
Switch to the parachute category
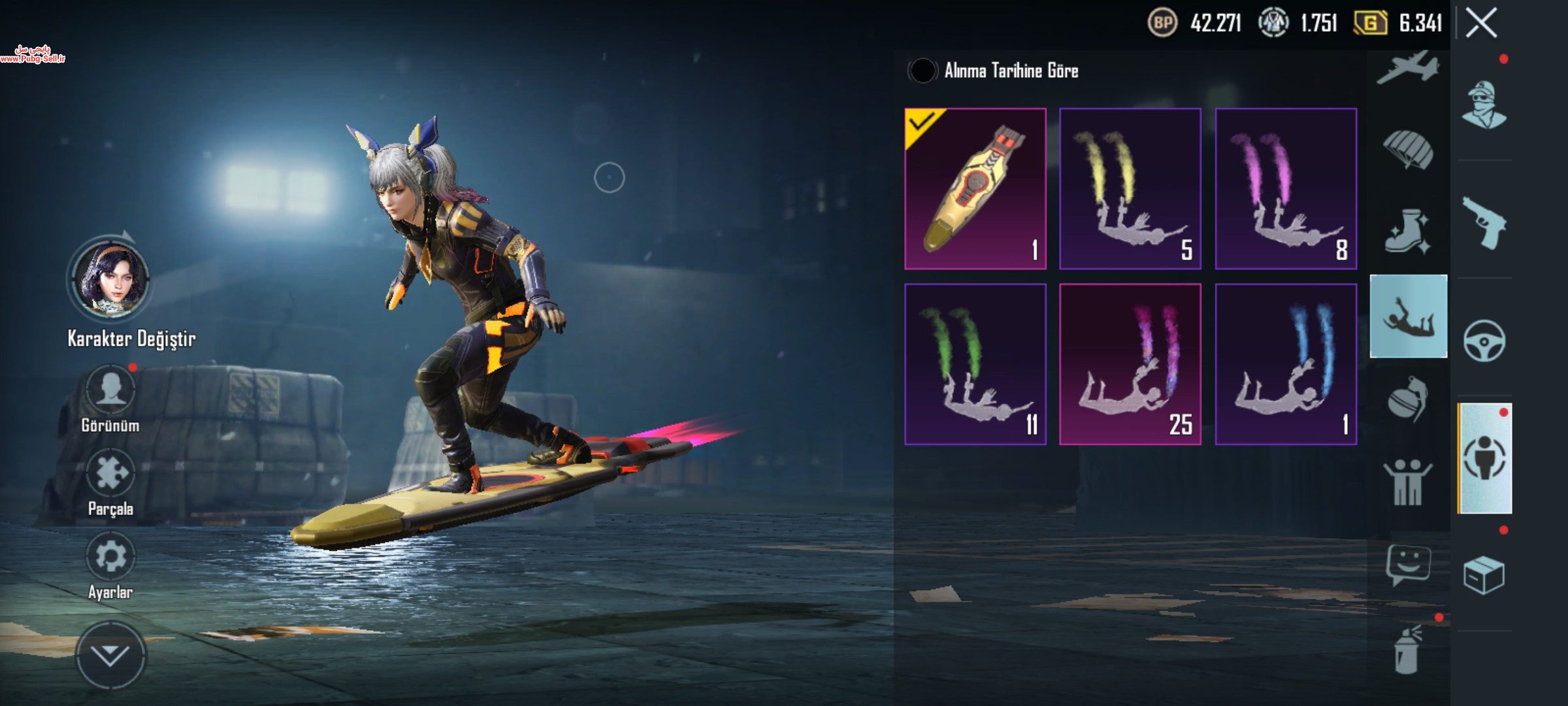tap(1408, 150)
